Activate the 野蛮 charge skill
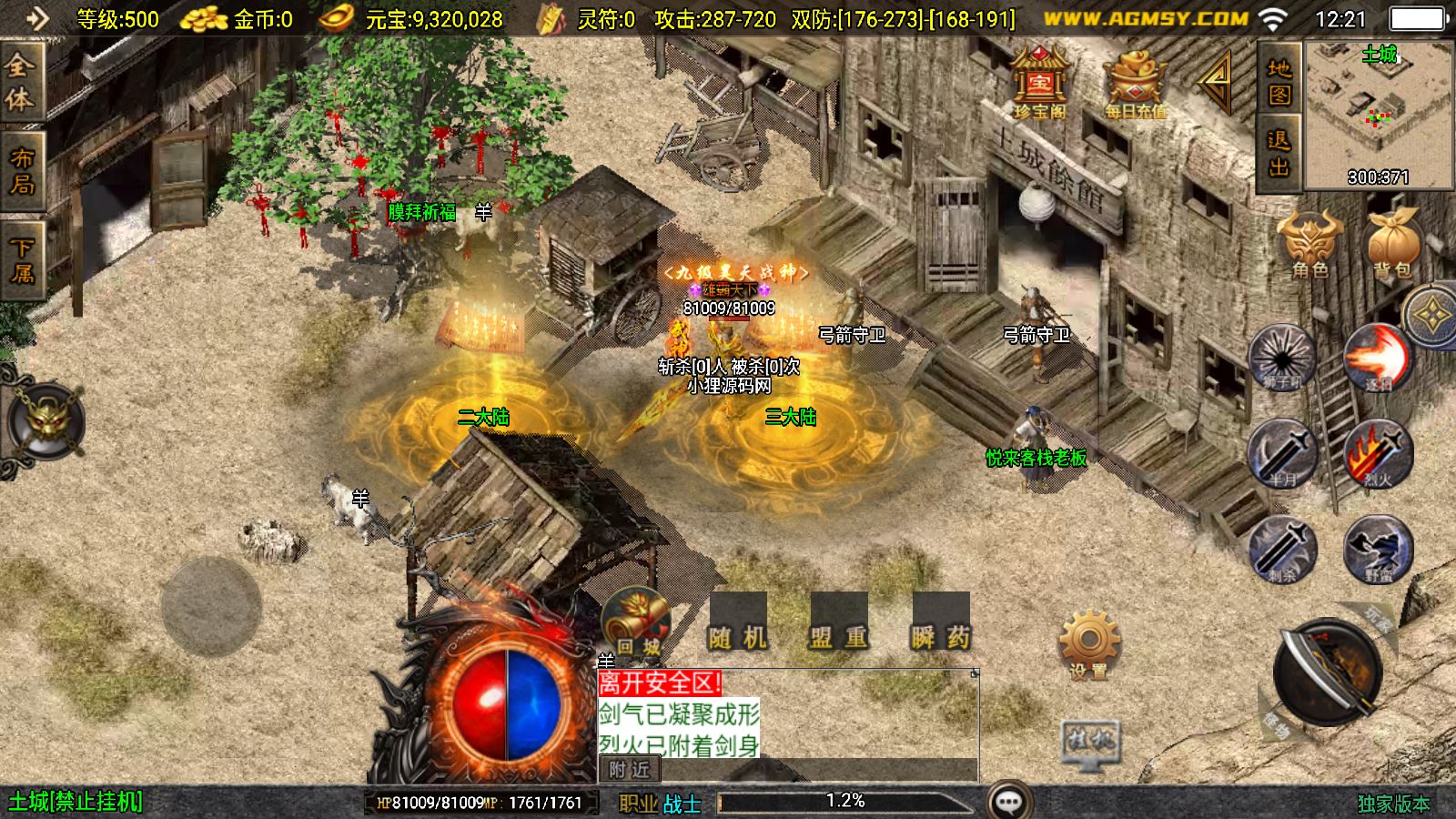 coord(1378,549)
